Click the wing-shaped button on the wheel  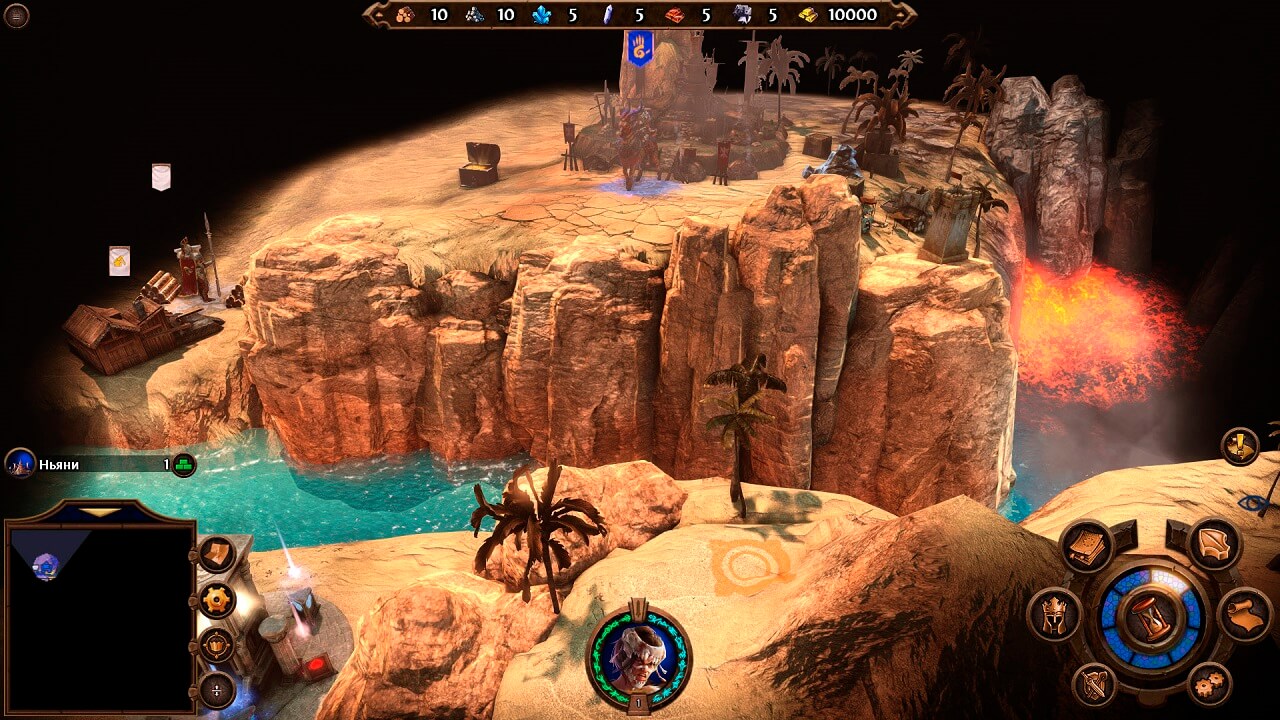tap(1214, 545)
